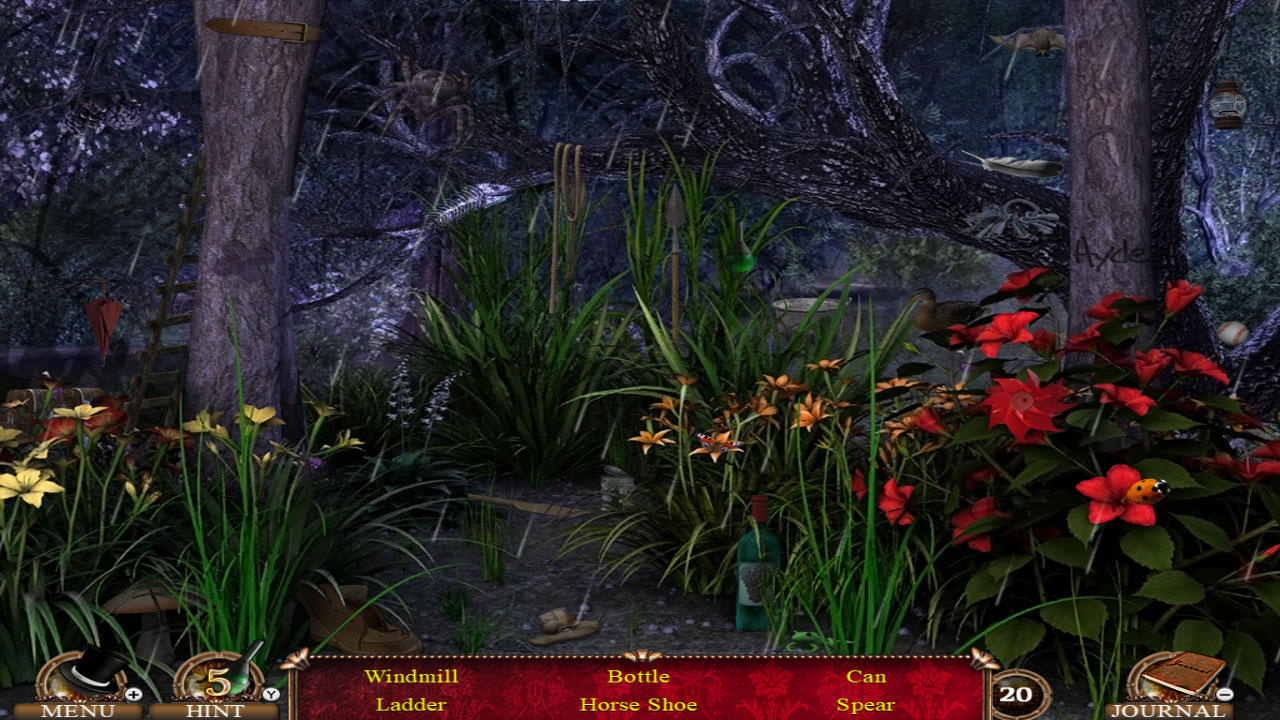Select 'Windmill' in the word list

[413, 676]
